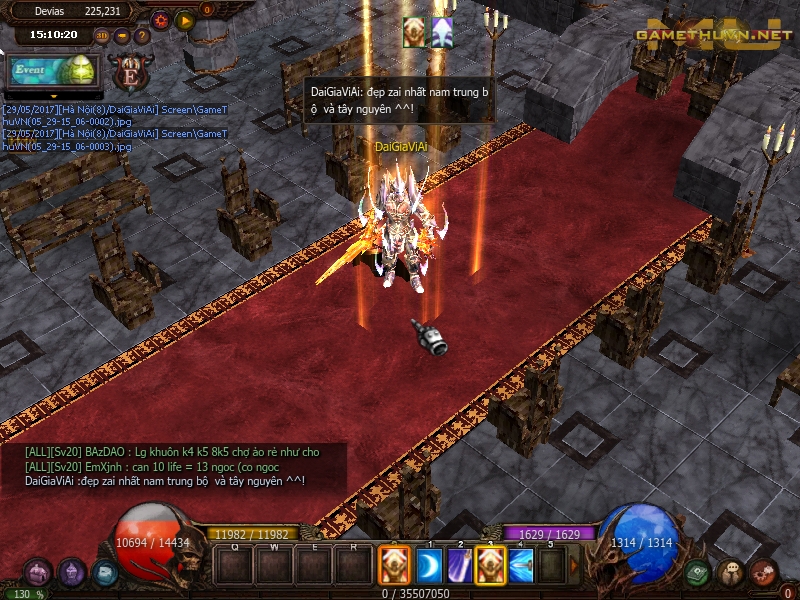Click the blue round icon beside the helmet

(104, 573)
